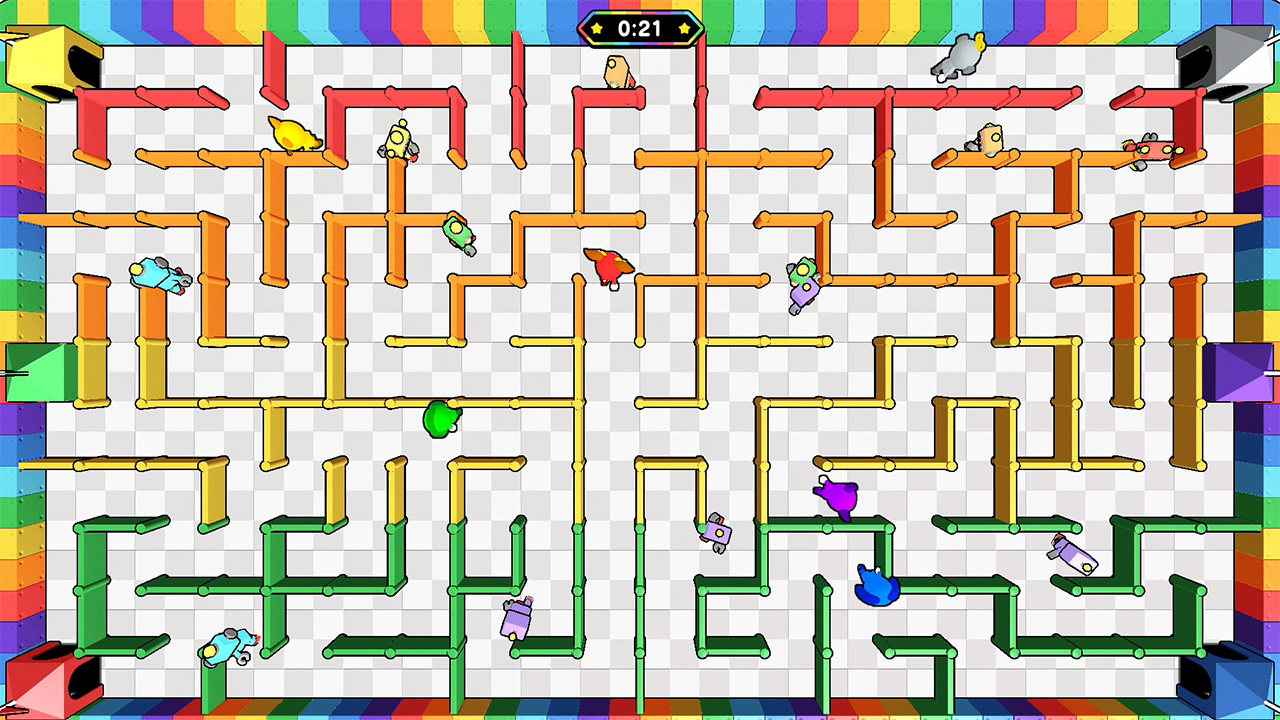Click the left star on the timer banner
Viewport: 1280px width, 720px height.
pyautogui.click(x=595, y=29)
